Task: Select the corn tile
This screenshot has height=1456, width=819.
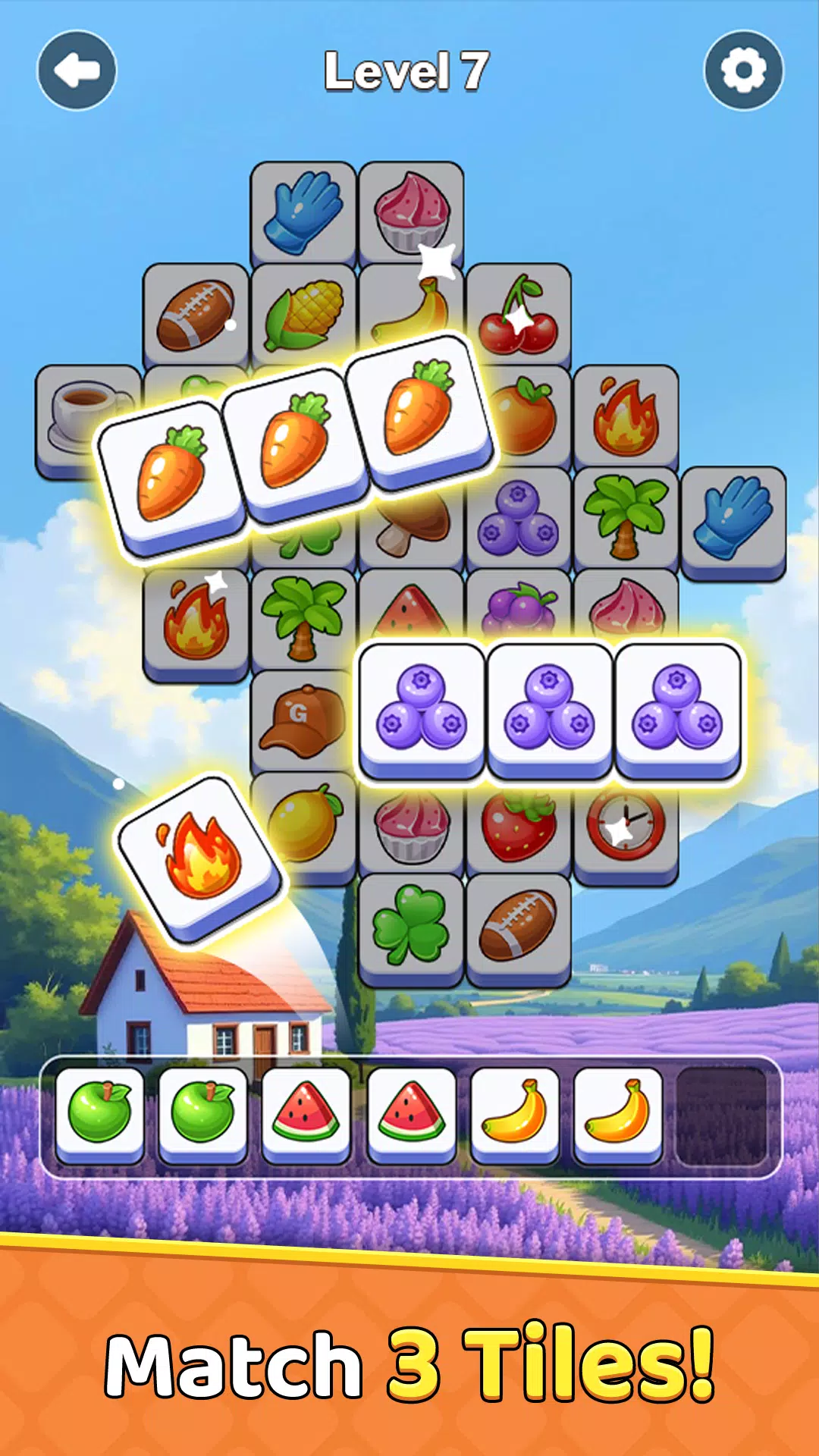Action: coord(303,315)
